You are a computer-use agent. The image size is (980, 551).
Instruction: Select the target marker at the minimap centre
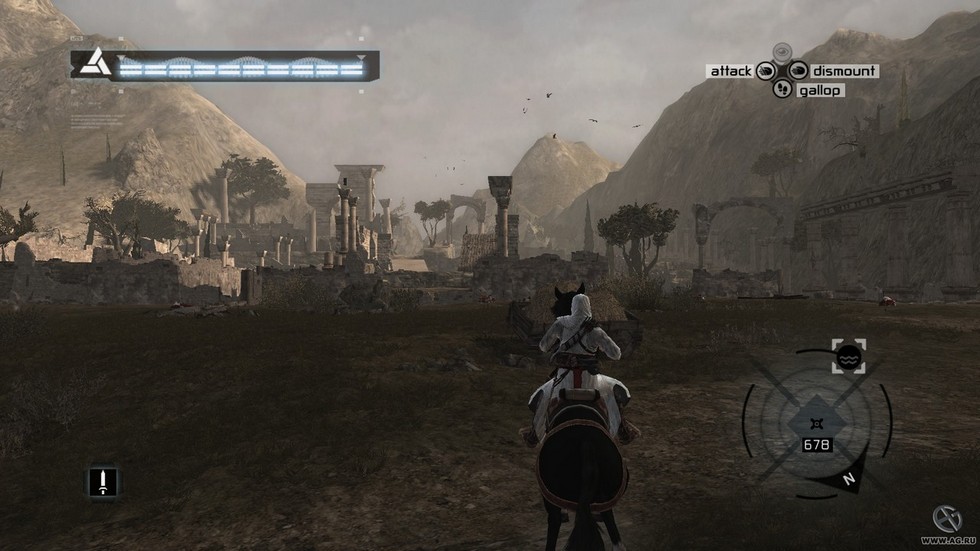tap(818, 421)
